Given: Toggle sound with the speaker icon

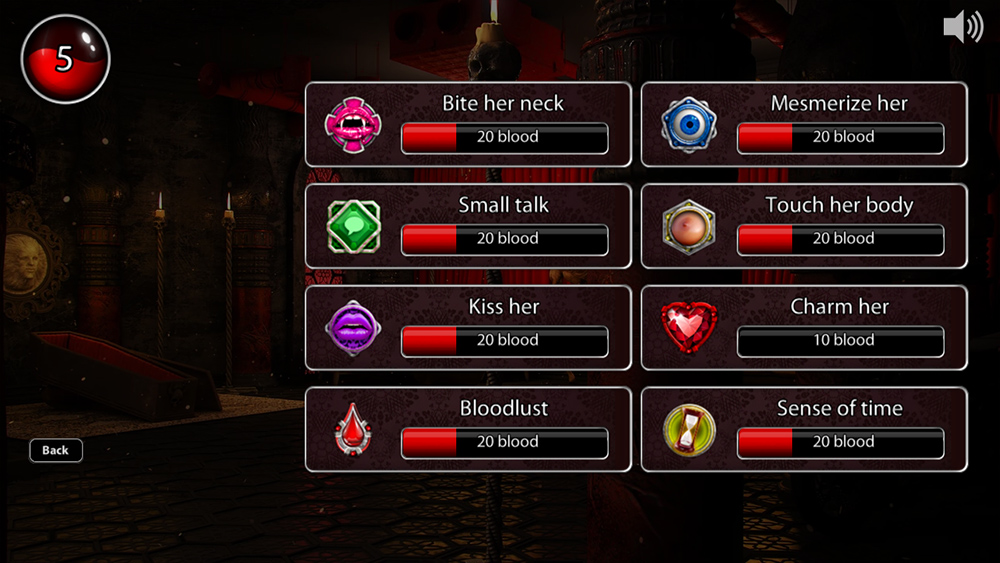Looking at the screenshot, I should click(x=962, y=27).
